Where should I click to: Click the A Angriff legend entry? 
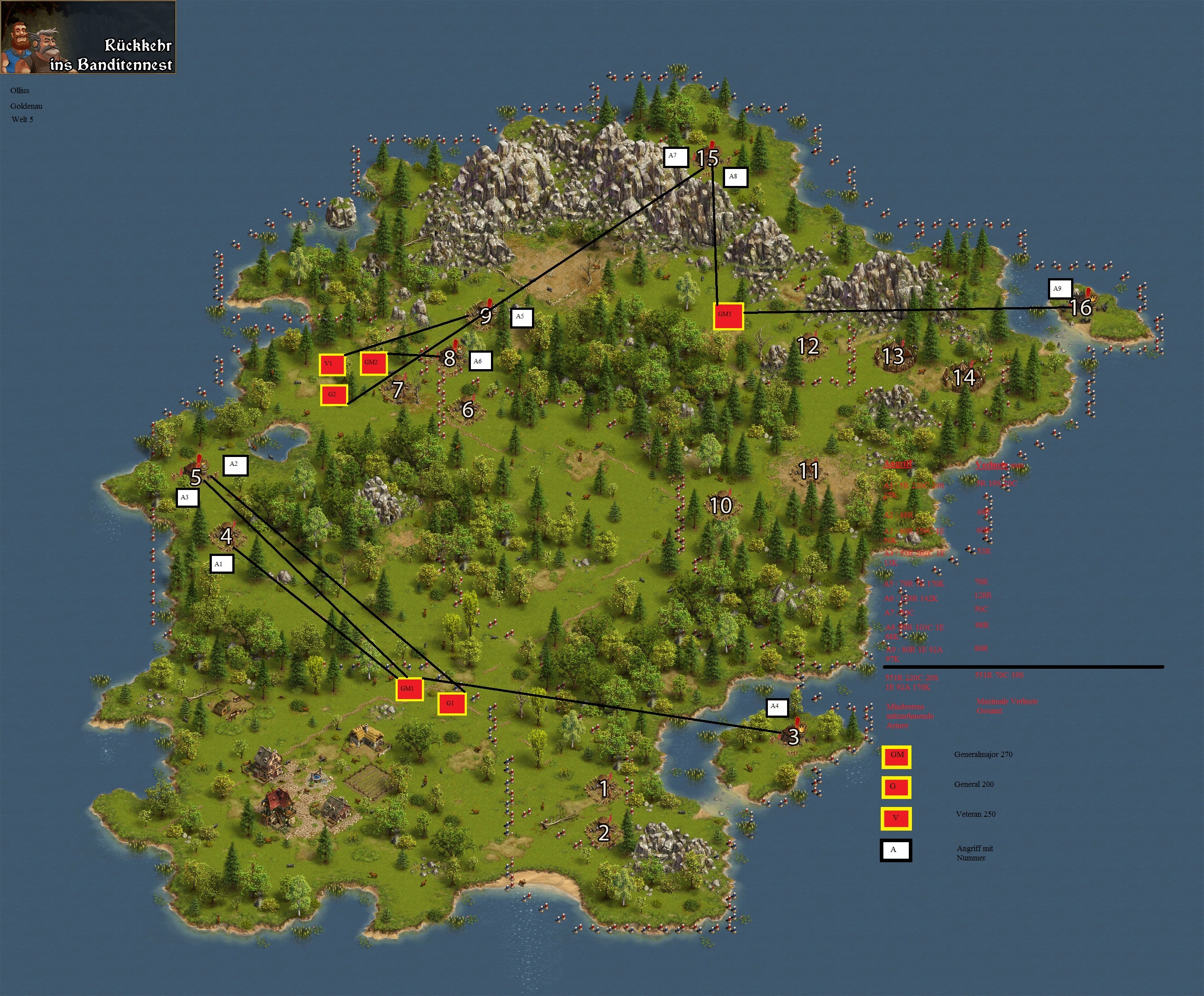click(x=895, y=851)
